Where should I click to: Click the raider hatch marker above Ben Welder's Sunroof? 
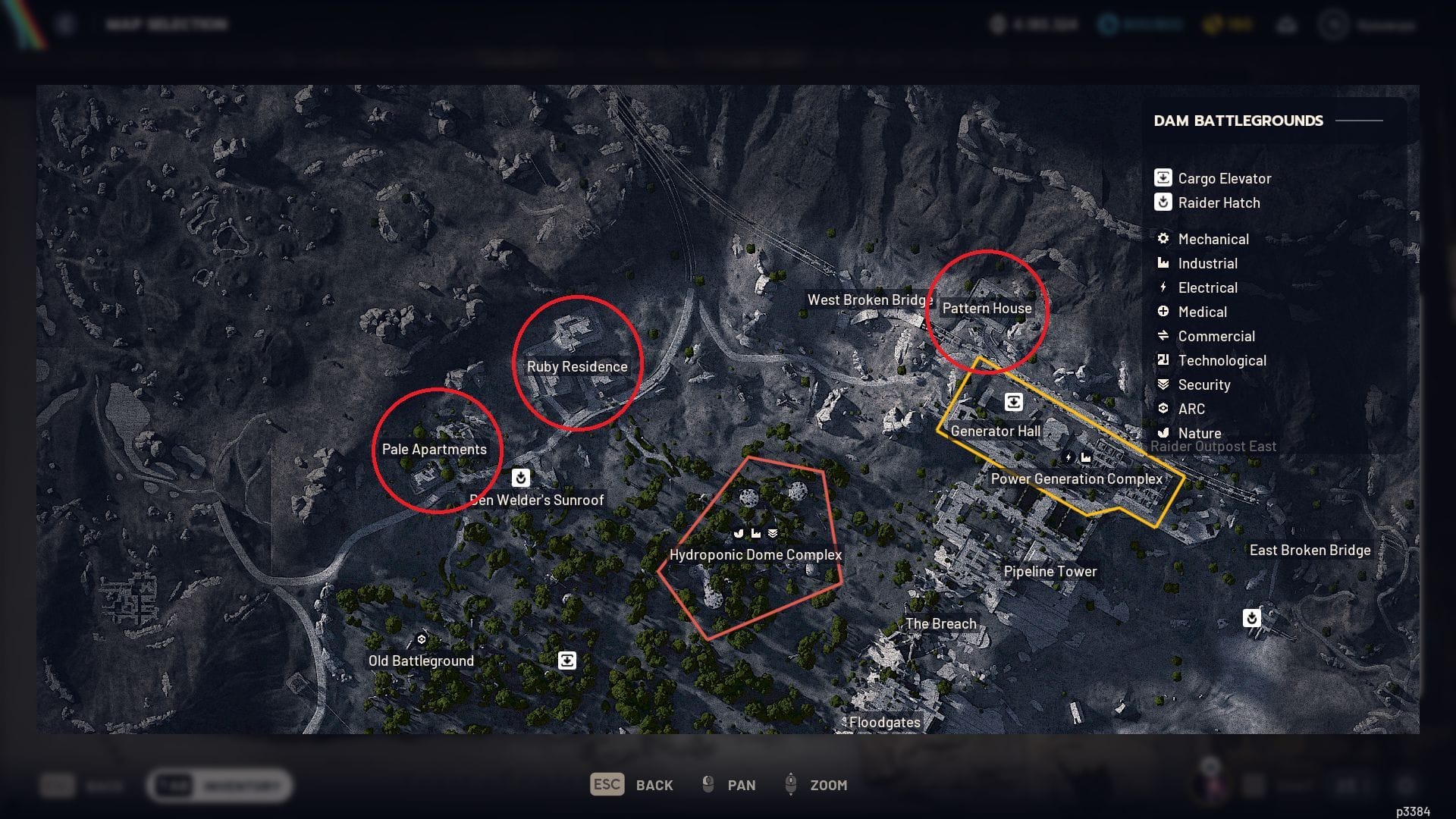click(x=520, y=477)
